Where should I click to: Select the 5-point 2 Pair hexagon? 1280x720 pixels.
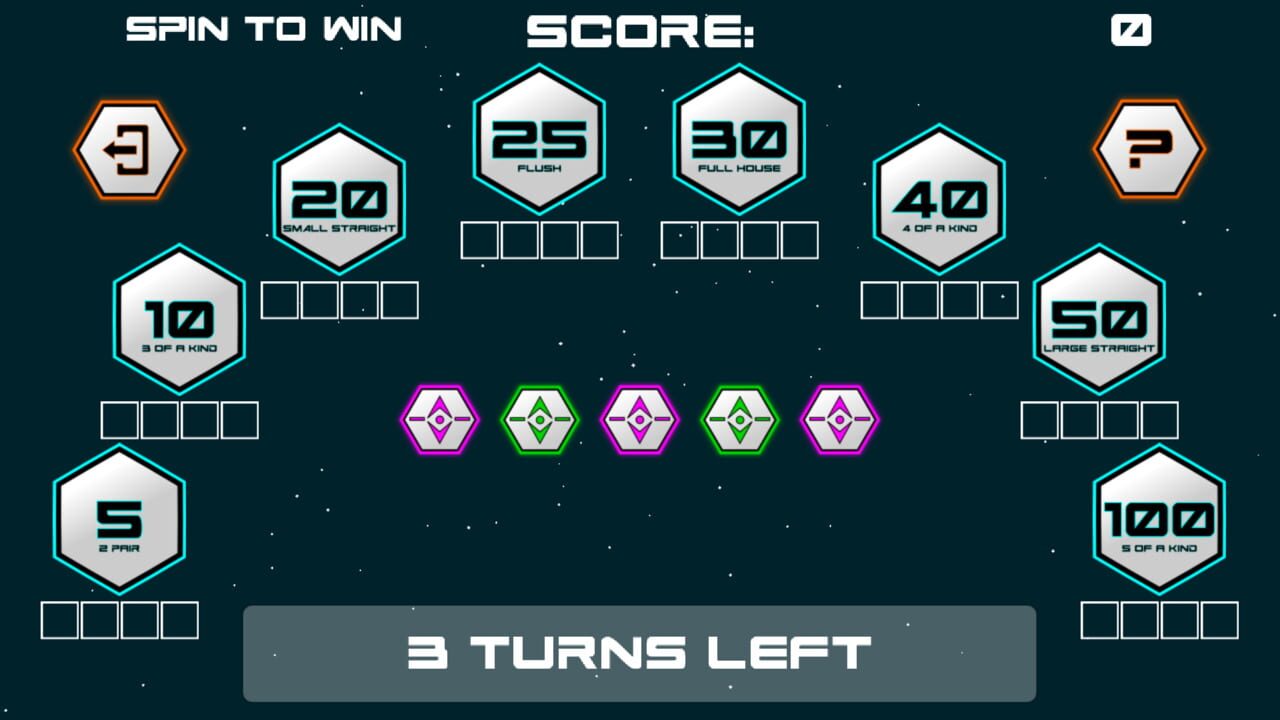tap(118, 521)
